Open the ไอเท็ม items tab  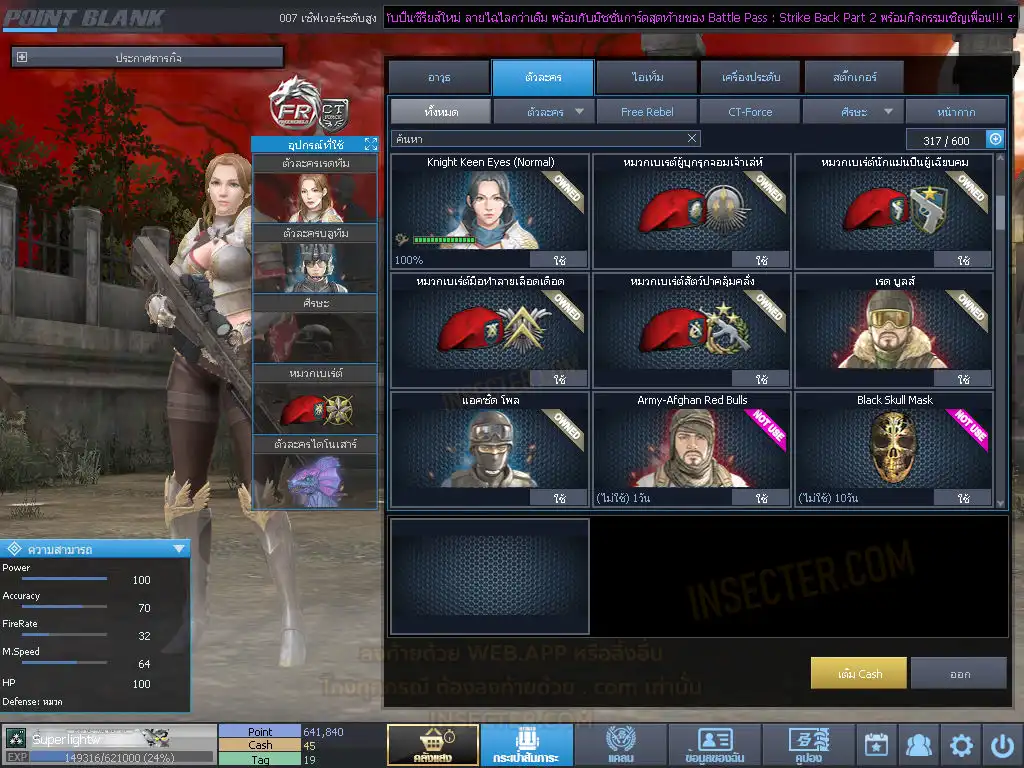(647, 77)
